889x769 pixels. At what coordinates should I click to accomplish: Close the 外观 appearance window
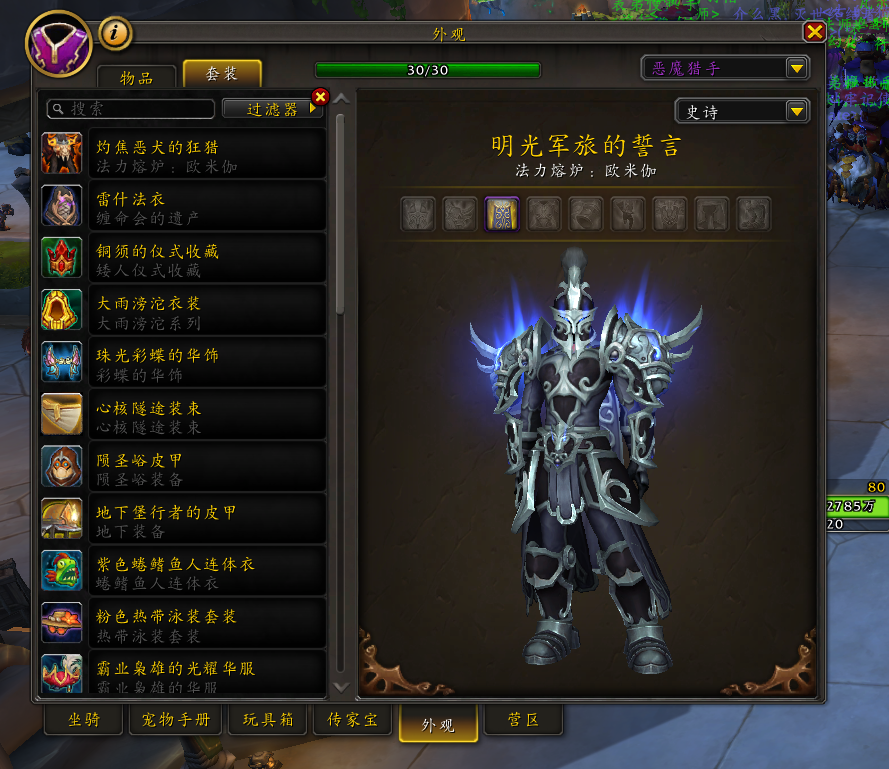tap(814, 33)
